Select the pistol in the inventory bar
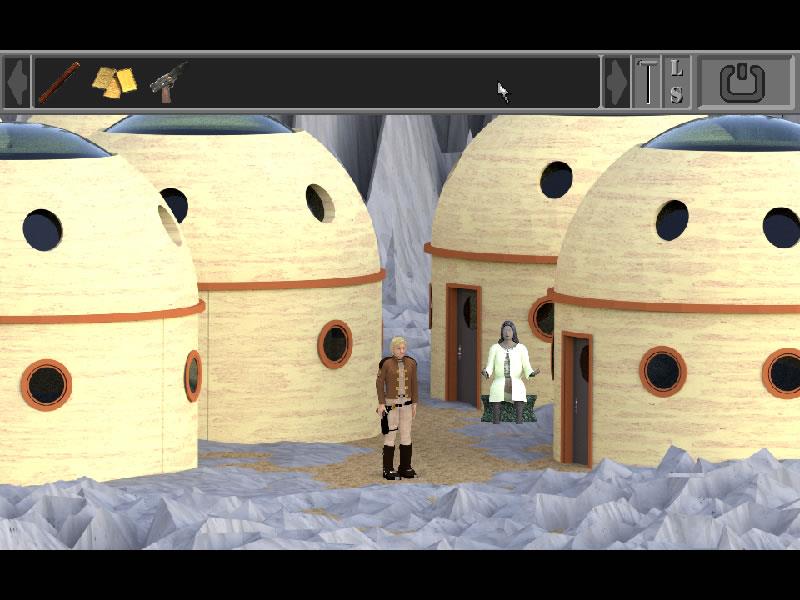The height and width of the screenshot is (600, 800). pyautogui.click(x=168, y=81)
